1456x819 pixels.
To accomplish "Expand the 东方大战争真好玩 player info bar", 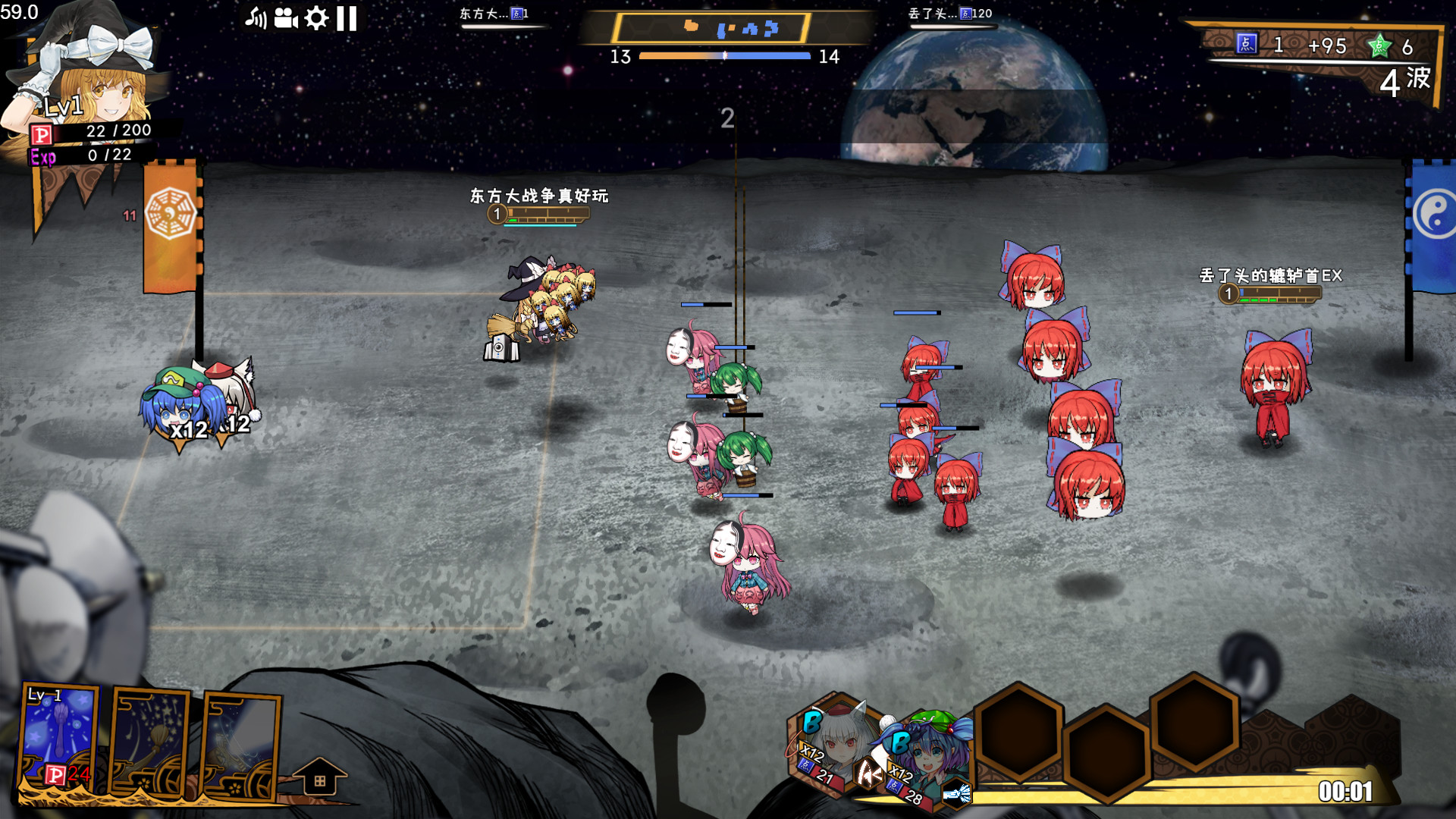I will 538,215.
